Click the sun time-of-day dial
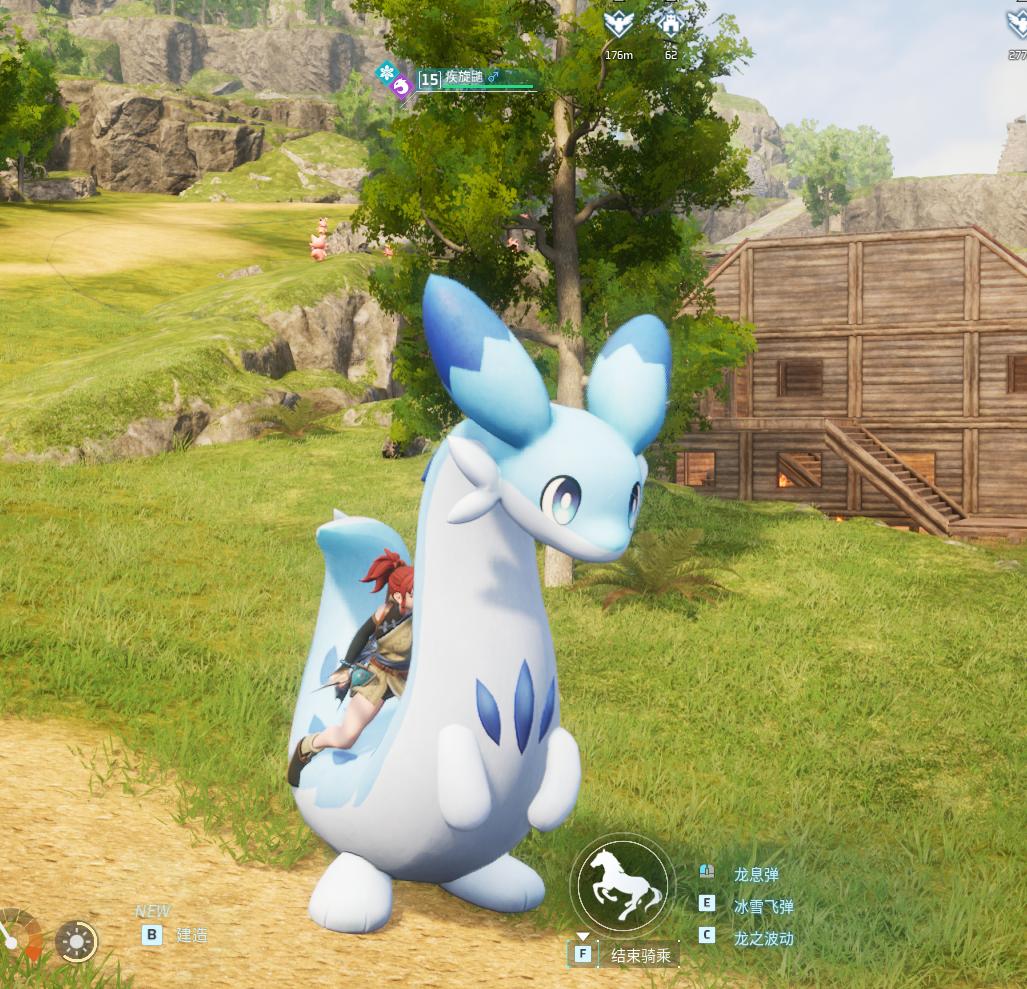 [x=76, y=941]
